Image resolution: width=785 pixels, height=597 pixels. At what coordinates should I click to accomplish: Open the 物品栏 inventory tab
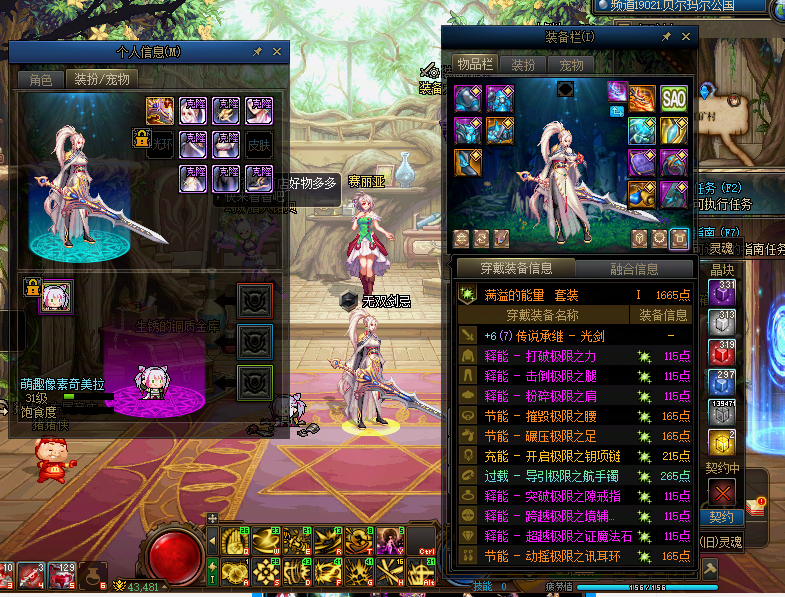(476, 64)
